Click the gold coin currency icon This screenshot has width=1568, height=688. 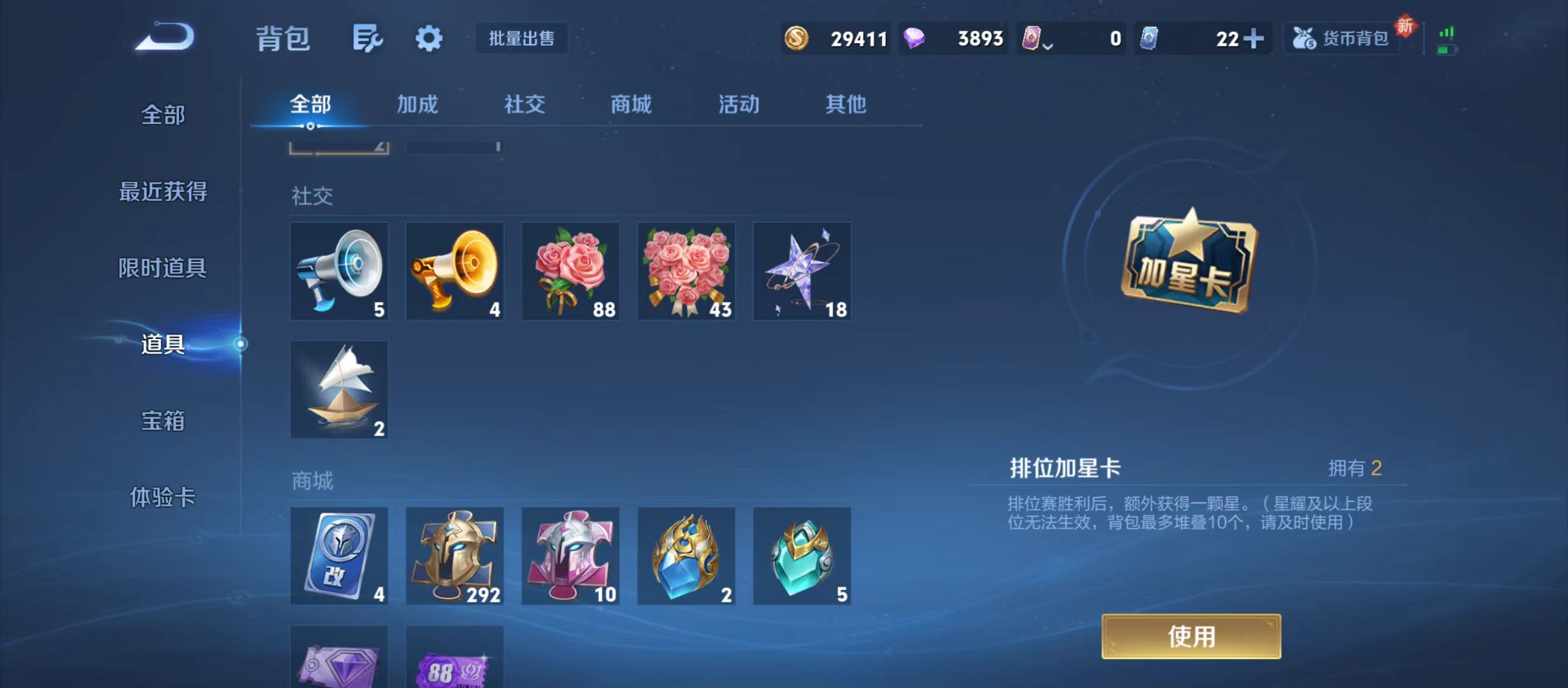coord(799,38)
